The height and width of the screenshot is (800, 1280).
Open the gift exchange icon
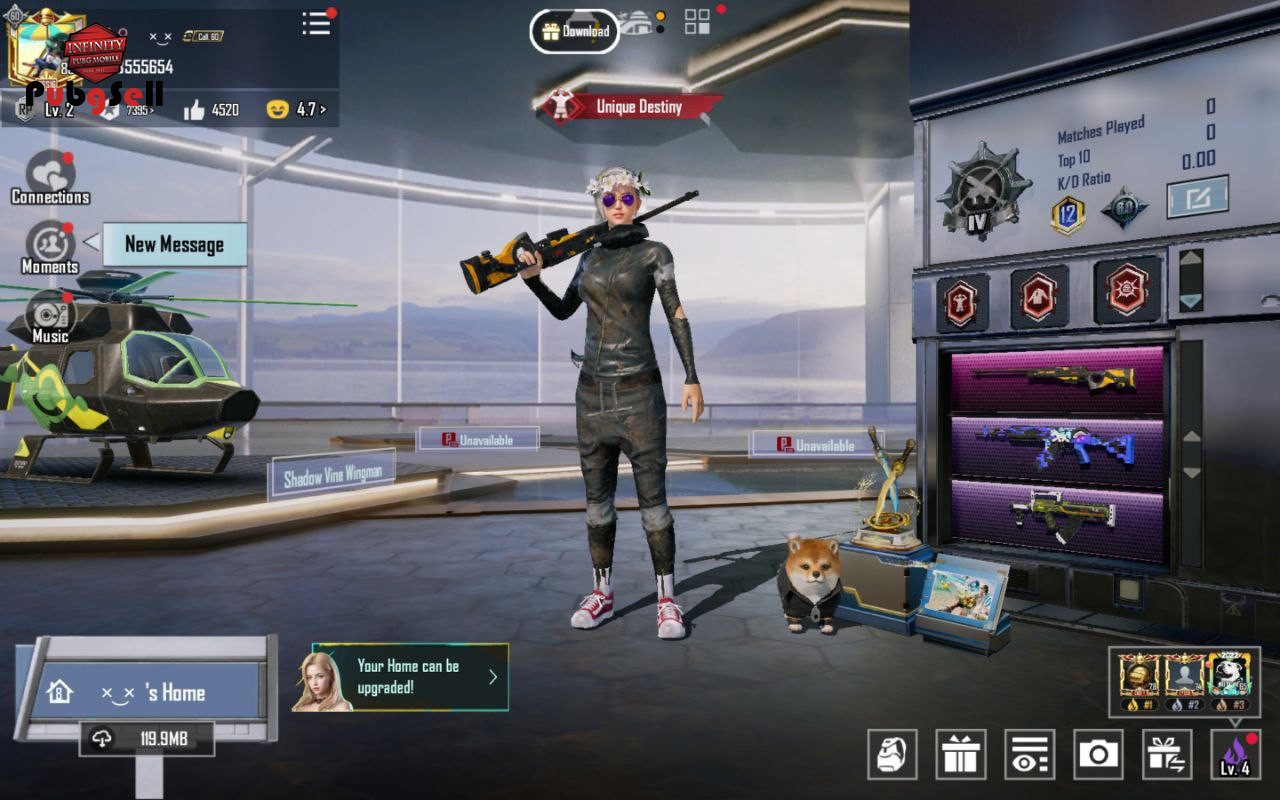click(1166, 754)
